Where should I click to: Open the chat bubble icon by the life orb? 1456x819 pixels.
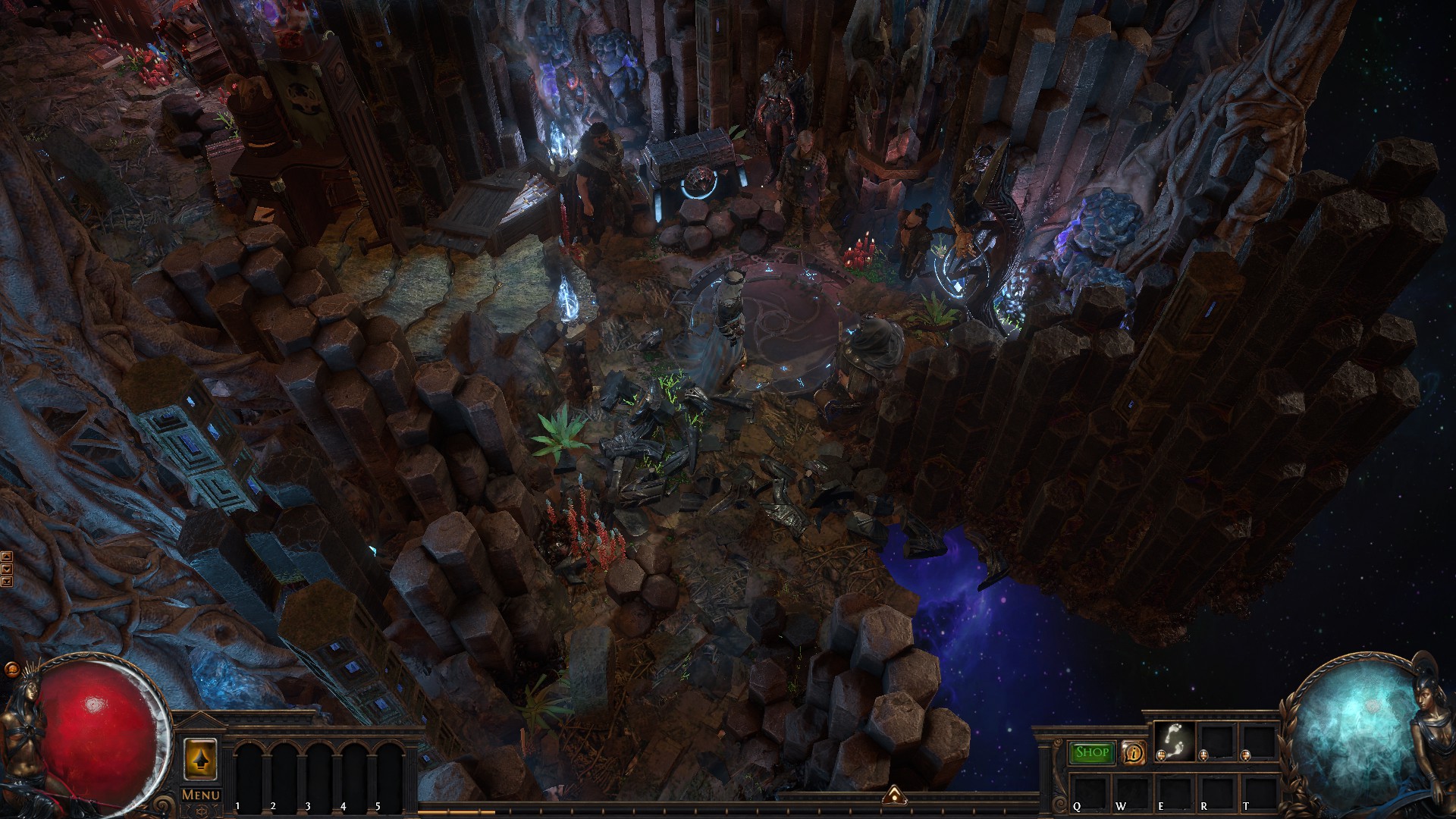(x=11, y=670)
